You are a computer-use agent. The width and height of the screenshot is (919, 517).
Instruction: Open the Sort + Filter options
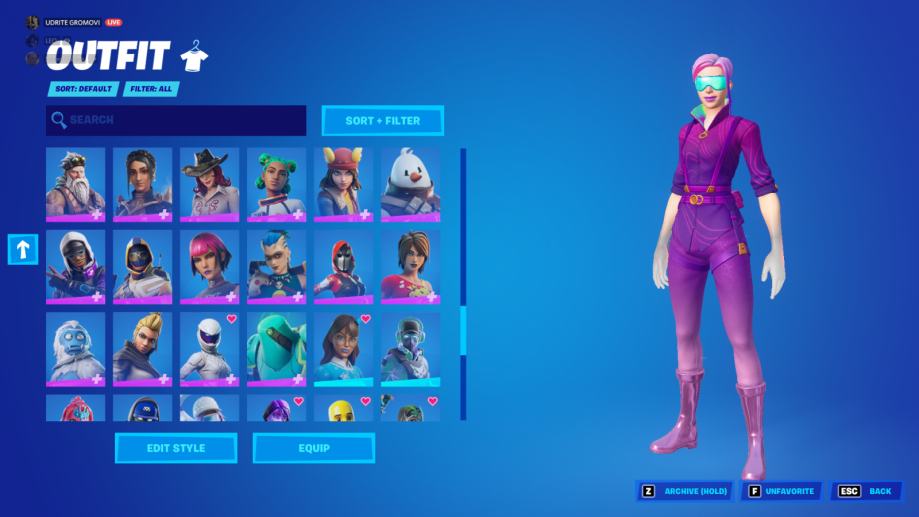tap(382, 121)
